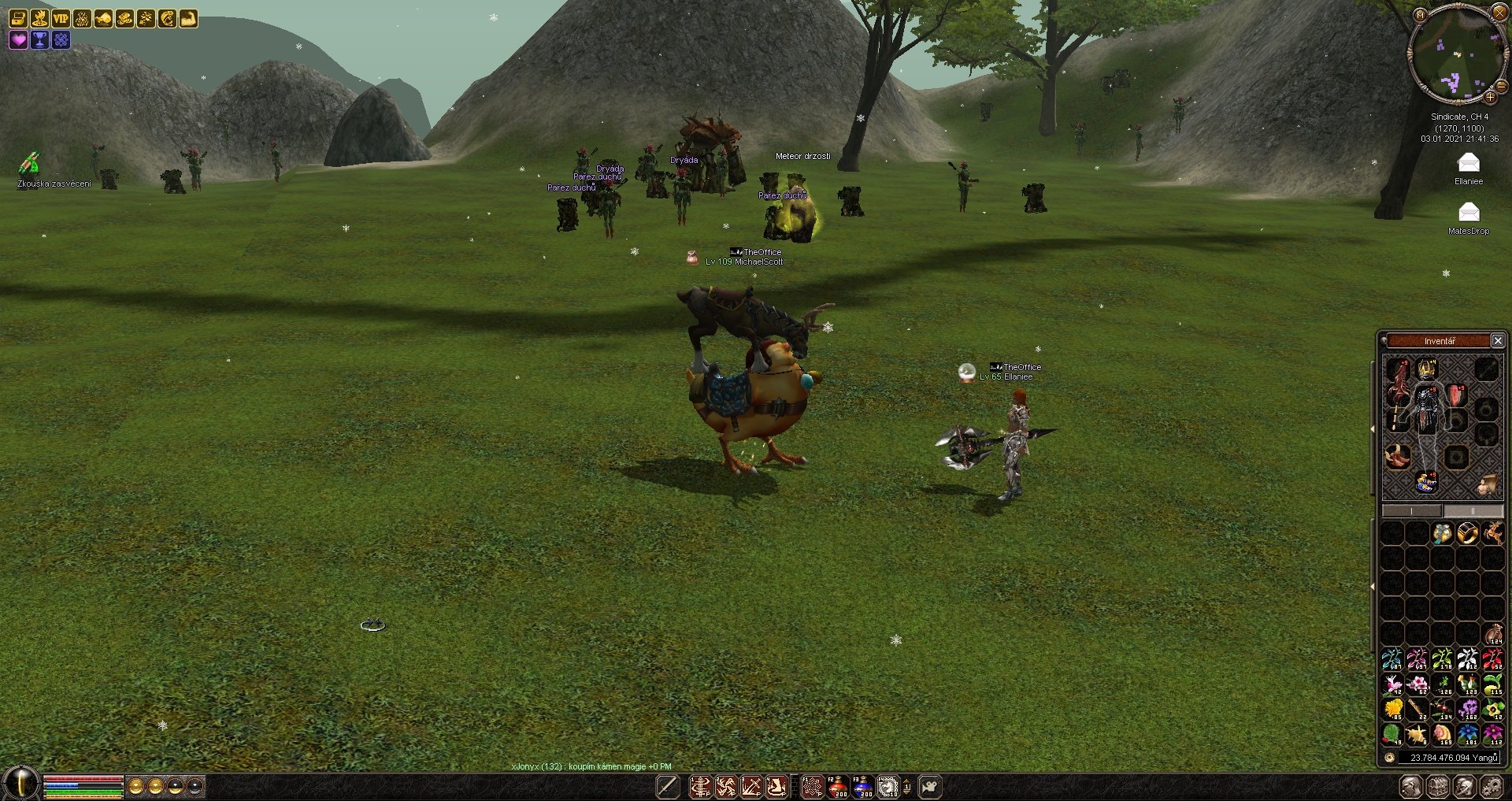
Task: Activate the sword strike skill in slot 3
Action: coord(750,786)
